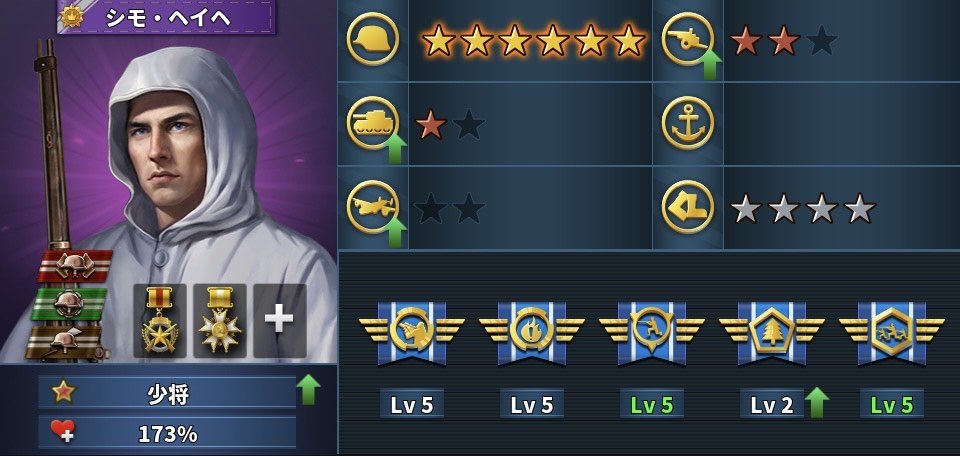Viewport: 960px width, 456px height.
Task: Open the pine tree skill badge
Action: (772, 329)
